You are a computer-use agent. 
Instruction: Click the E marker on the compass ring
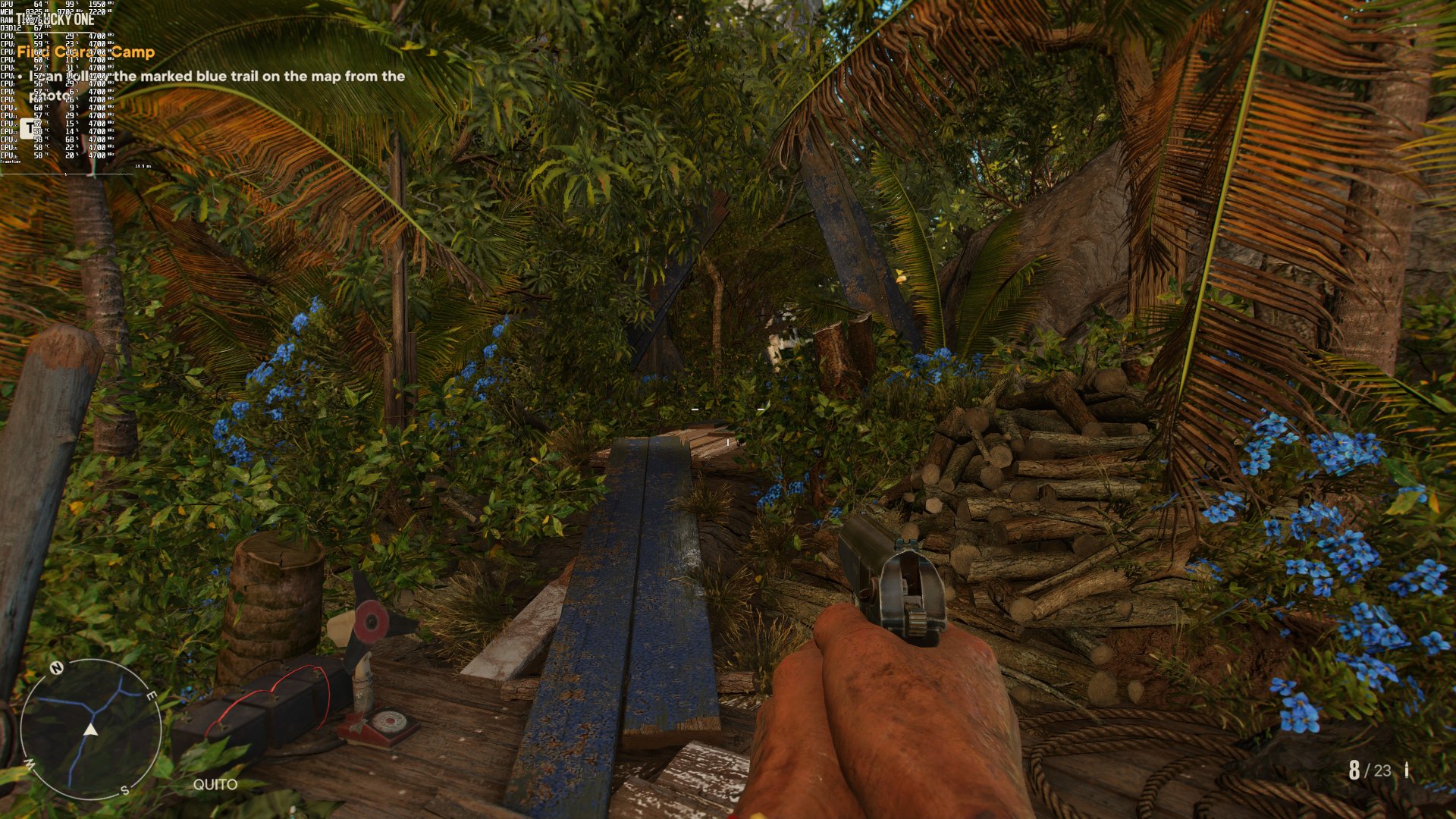tap(152, 695)
